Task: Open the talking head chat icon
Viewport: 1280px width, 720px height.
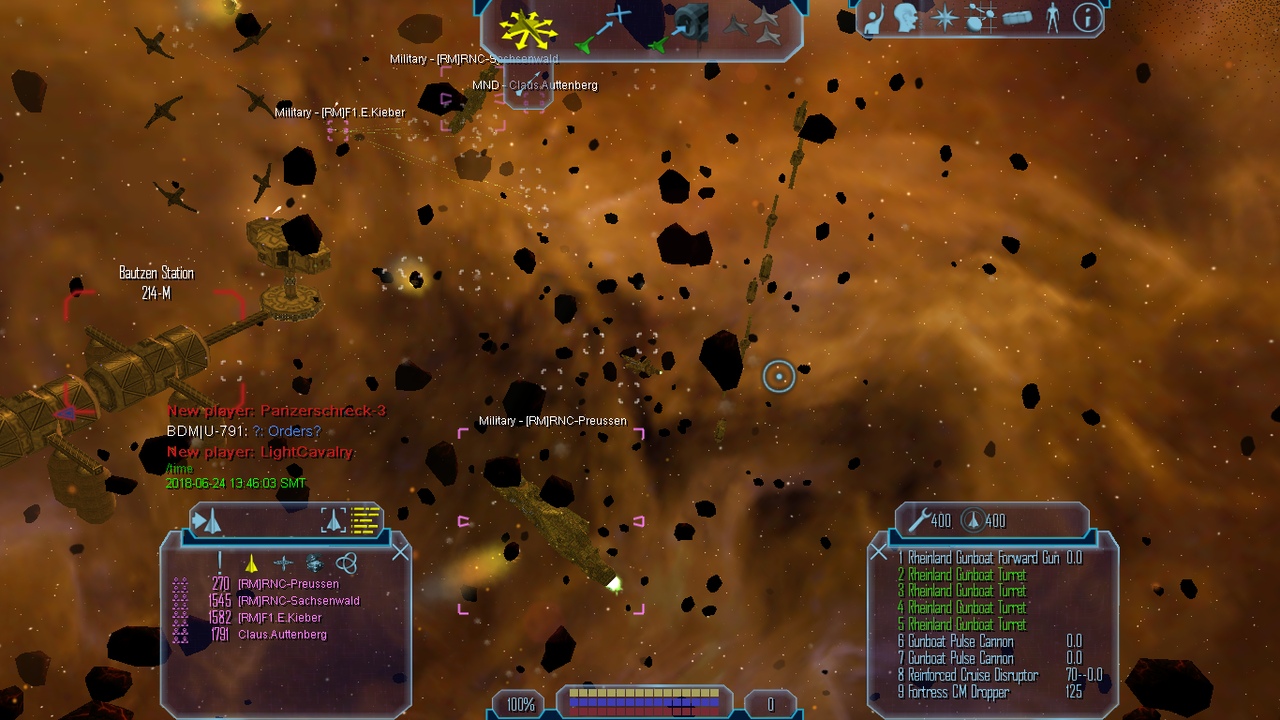Action: [x=906, y=18]
